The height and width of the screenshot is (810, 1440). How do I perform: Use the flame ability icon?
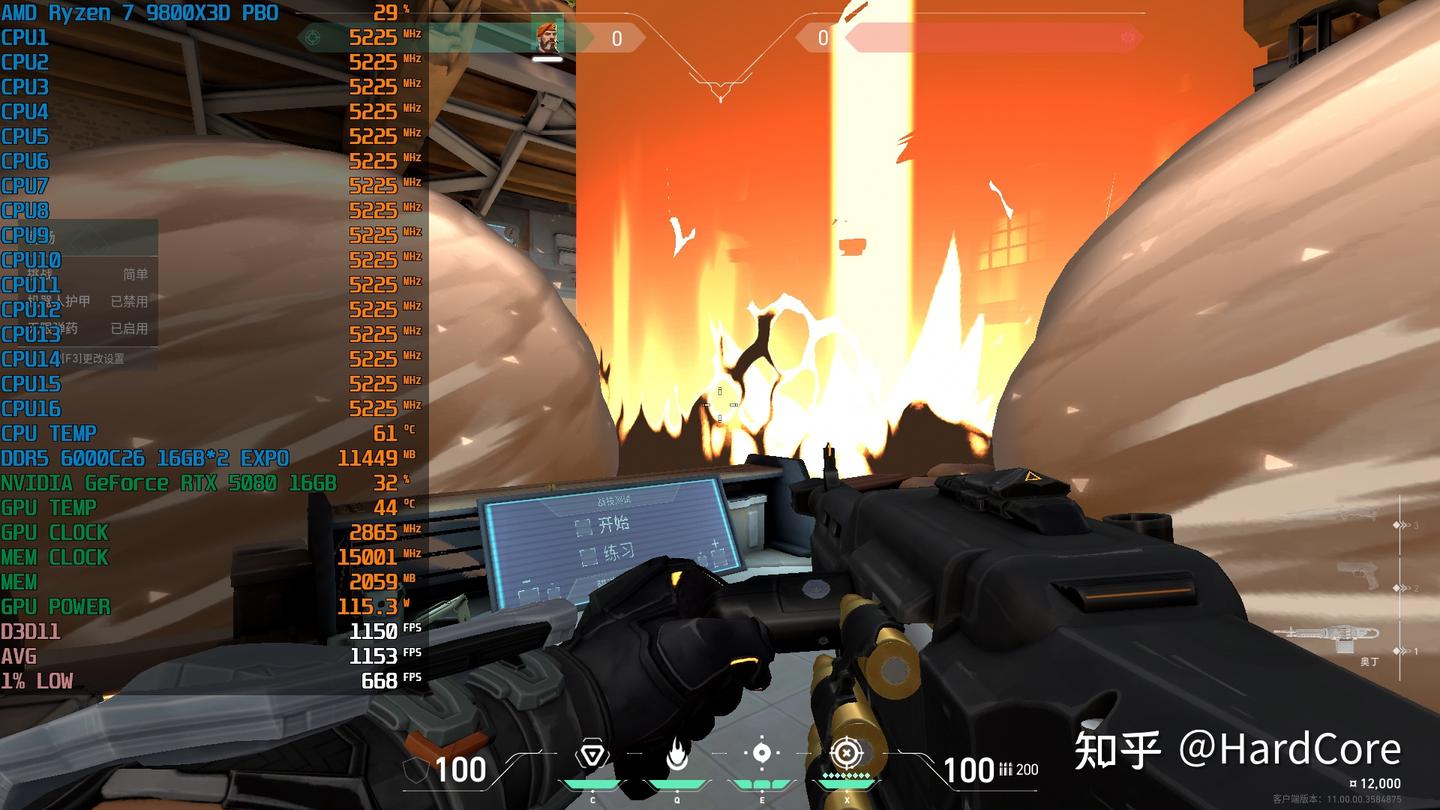tap(677, 755)
